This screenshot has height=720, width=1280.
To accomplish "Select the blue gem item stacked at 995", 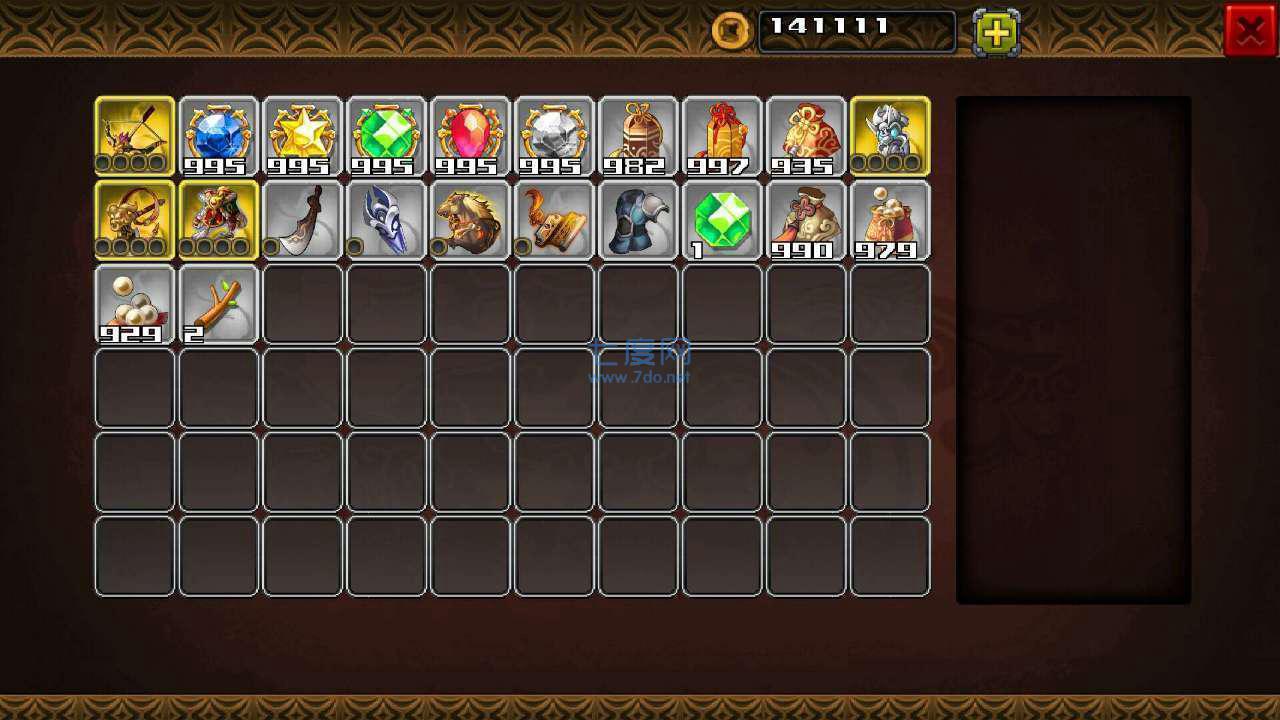I will [218, 133].
